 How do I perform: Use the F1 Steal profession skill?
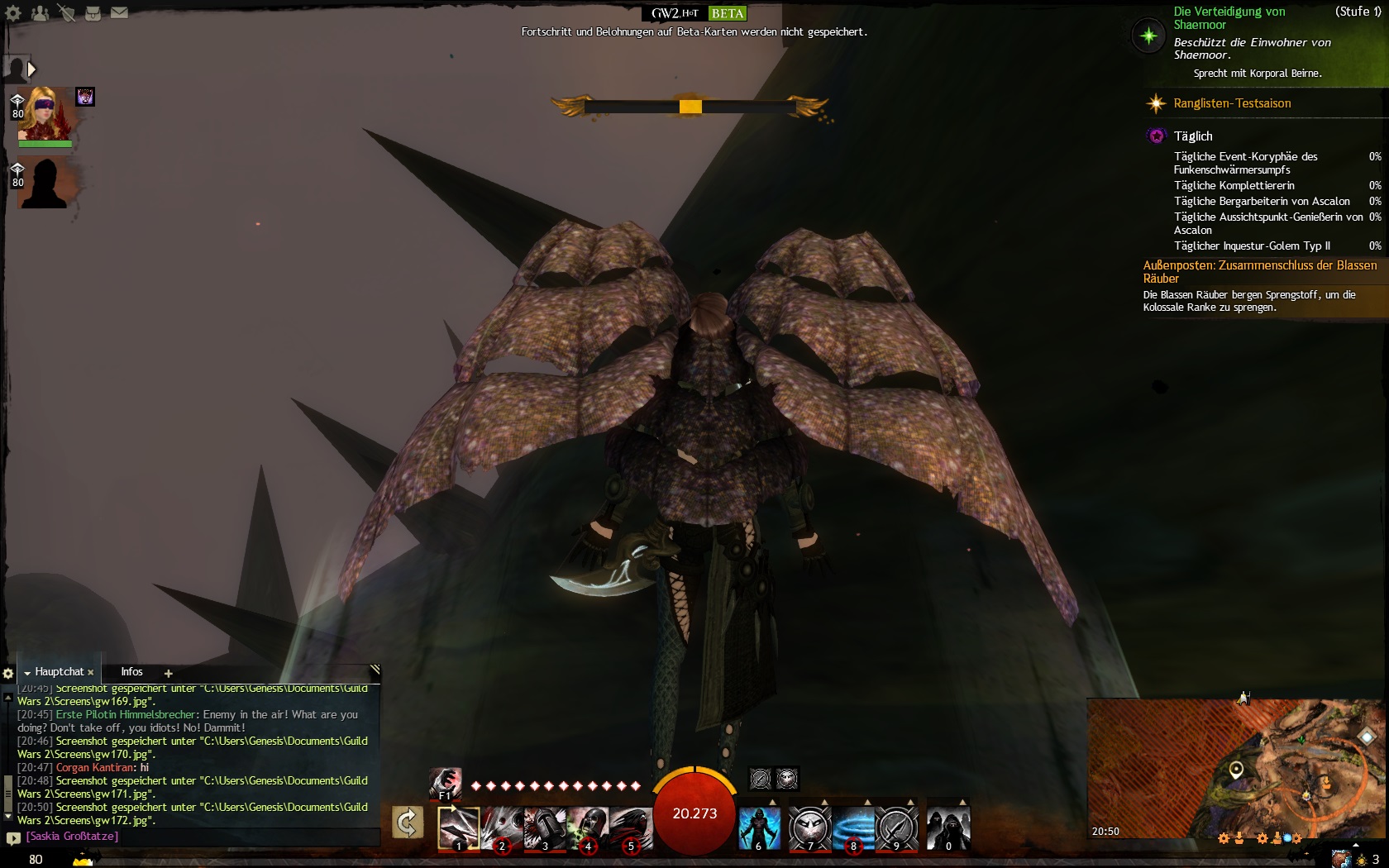coord(445,783)
